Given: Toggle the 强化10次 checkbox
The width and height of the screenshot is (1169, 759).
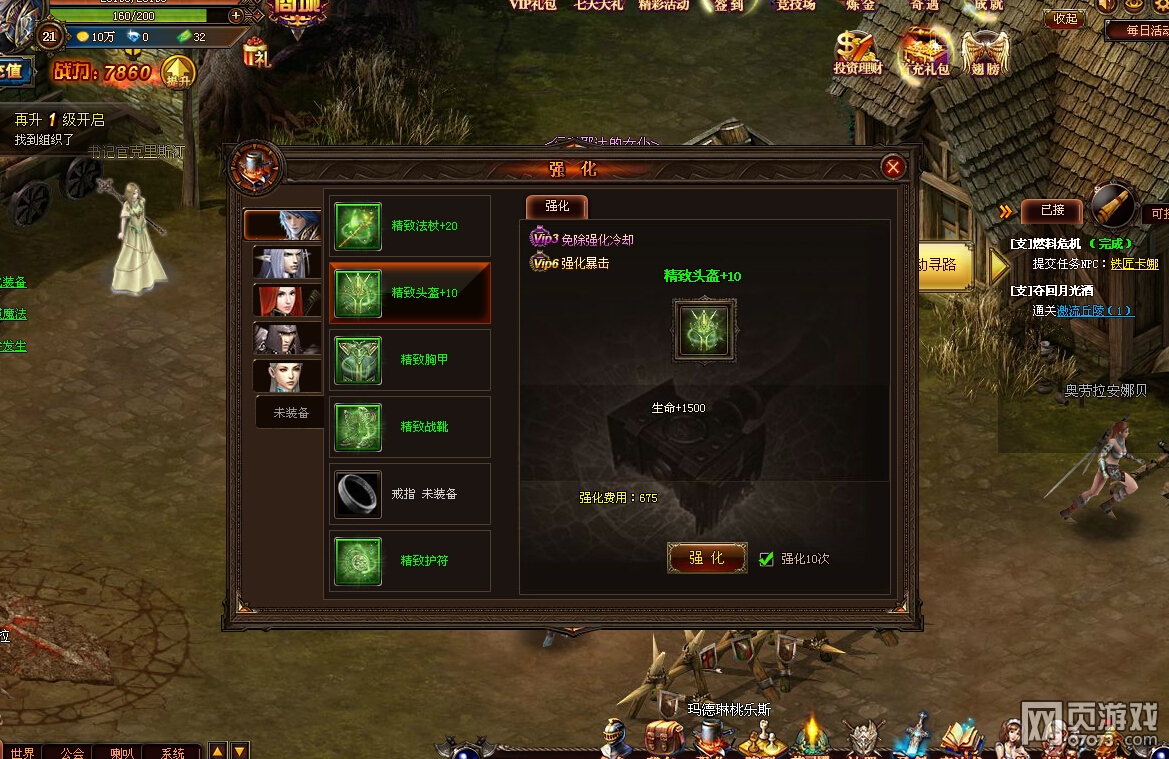Looking at the screenshot, I should coord(767,559).
